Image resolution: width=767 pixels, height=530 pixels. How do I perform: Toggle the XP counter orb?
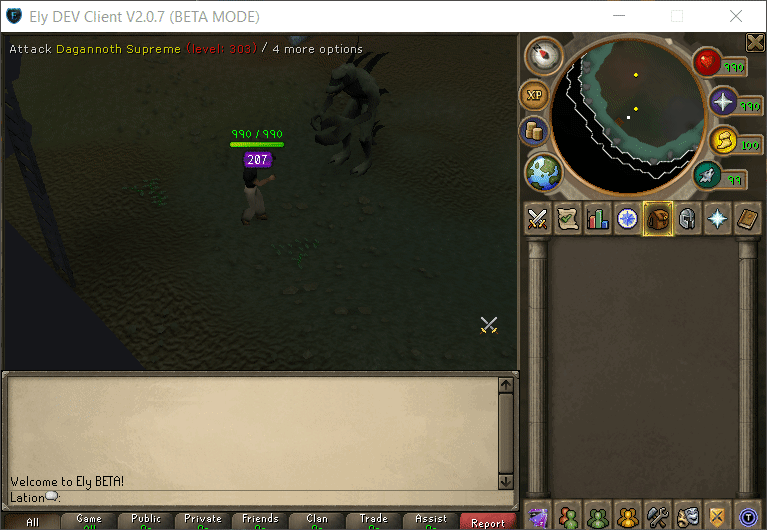coord(533,95)
